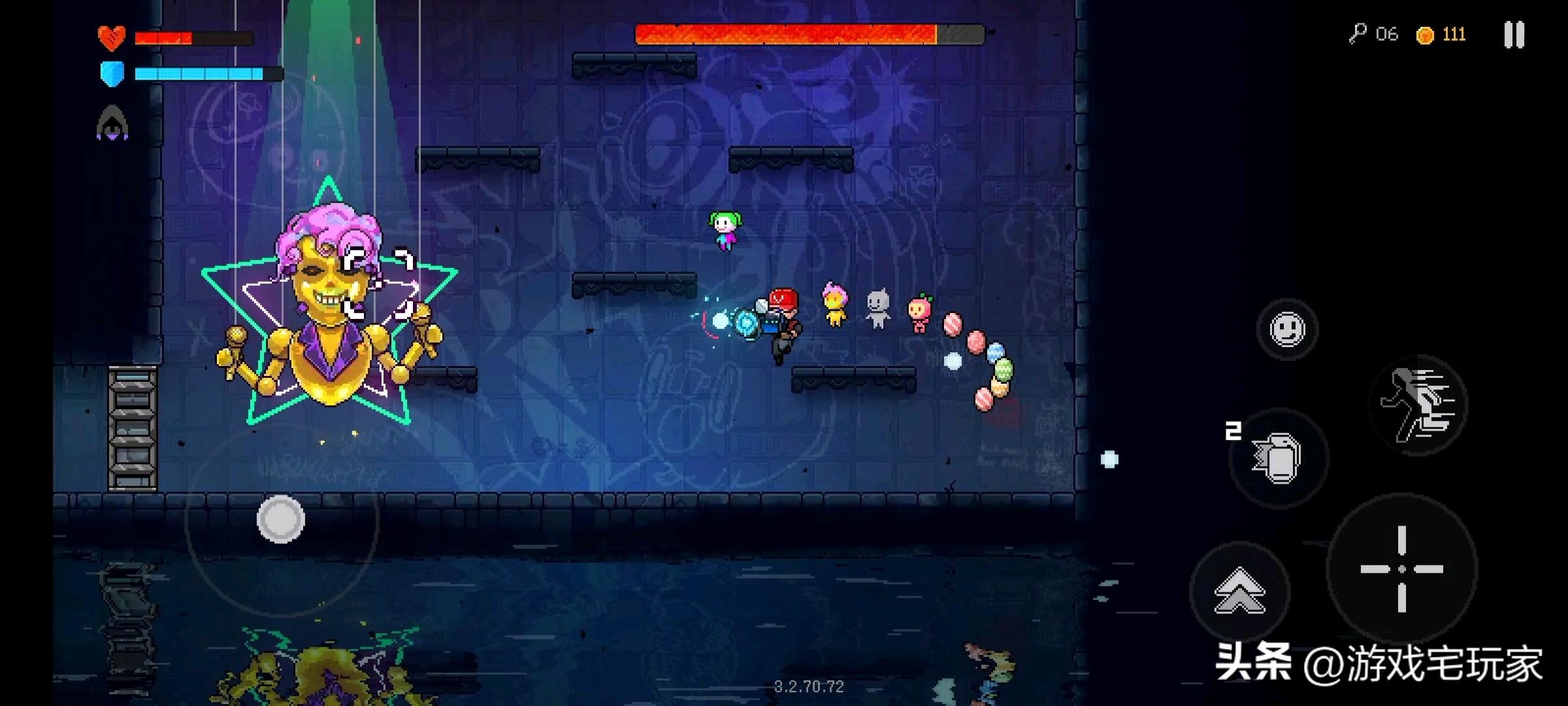Throw a grenade
Screen dimensions: 1568x706
[x=1278, y=458]
